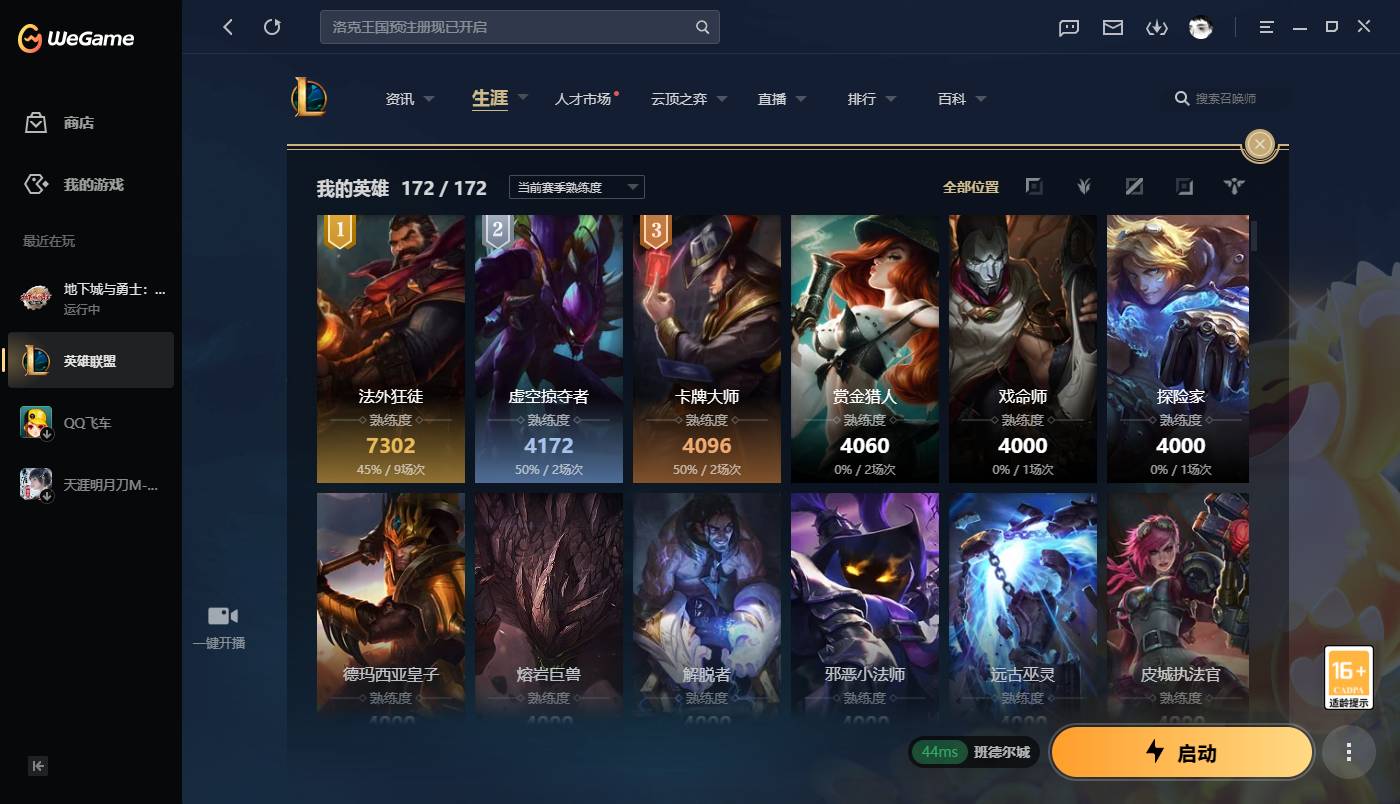The height and width of the screenshot is (804, 1400).
Task: Open the 人才市场 tab
Action: pos(584,98)
